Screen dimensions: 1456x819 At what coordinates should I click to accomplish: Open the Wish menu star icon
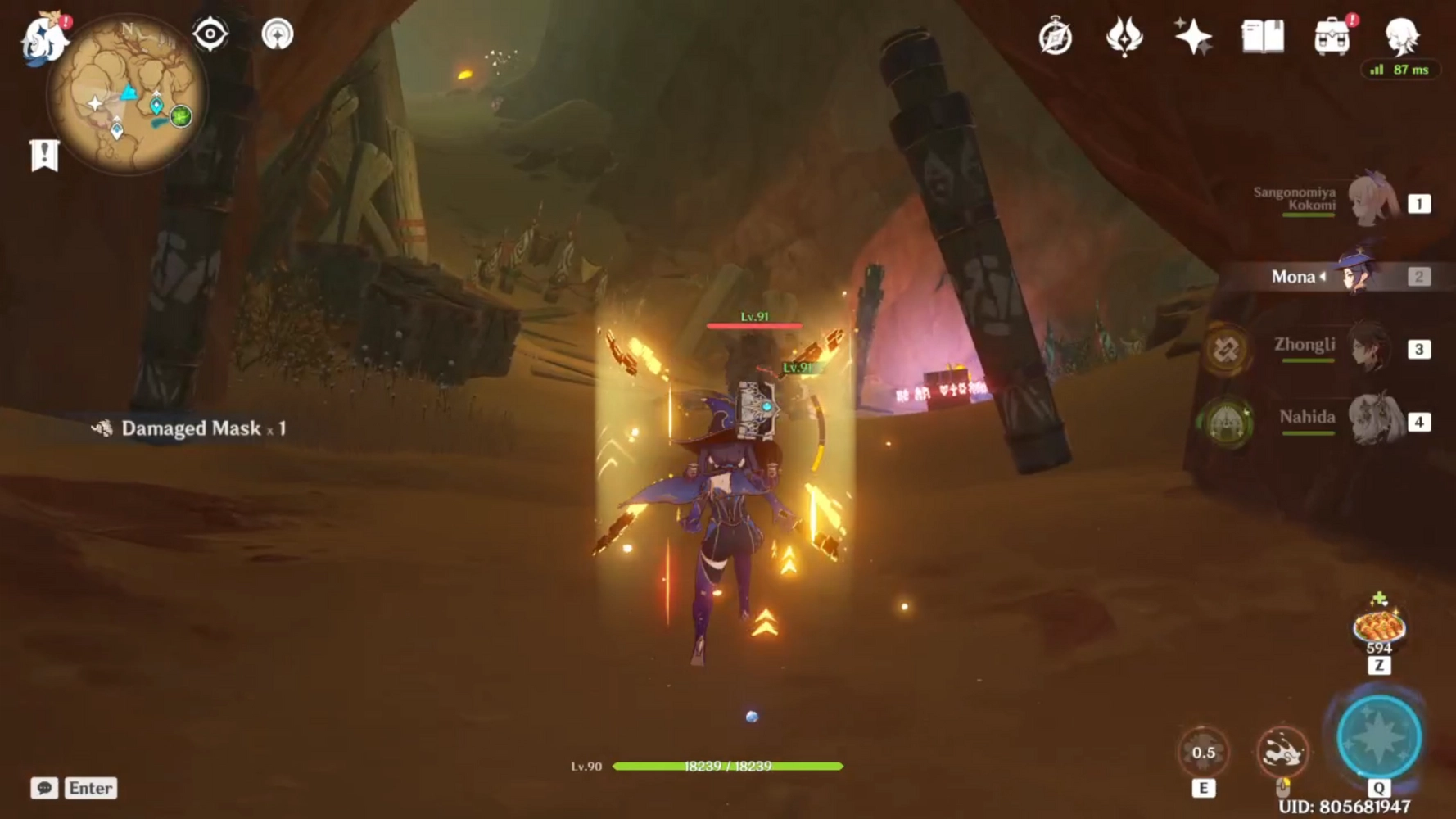[1194, 35]
